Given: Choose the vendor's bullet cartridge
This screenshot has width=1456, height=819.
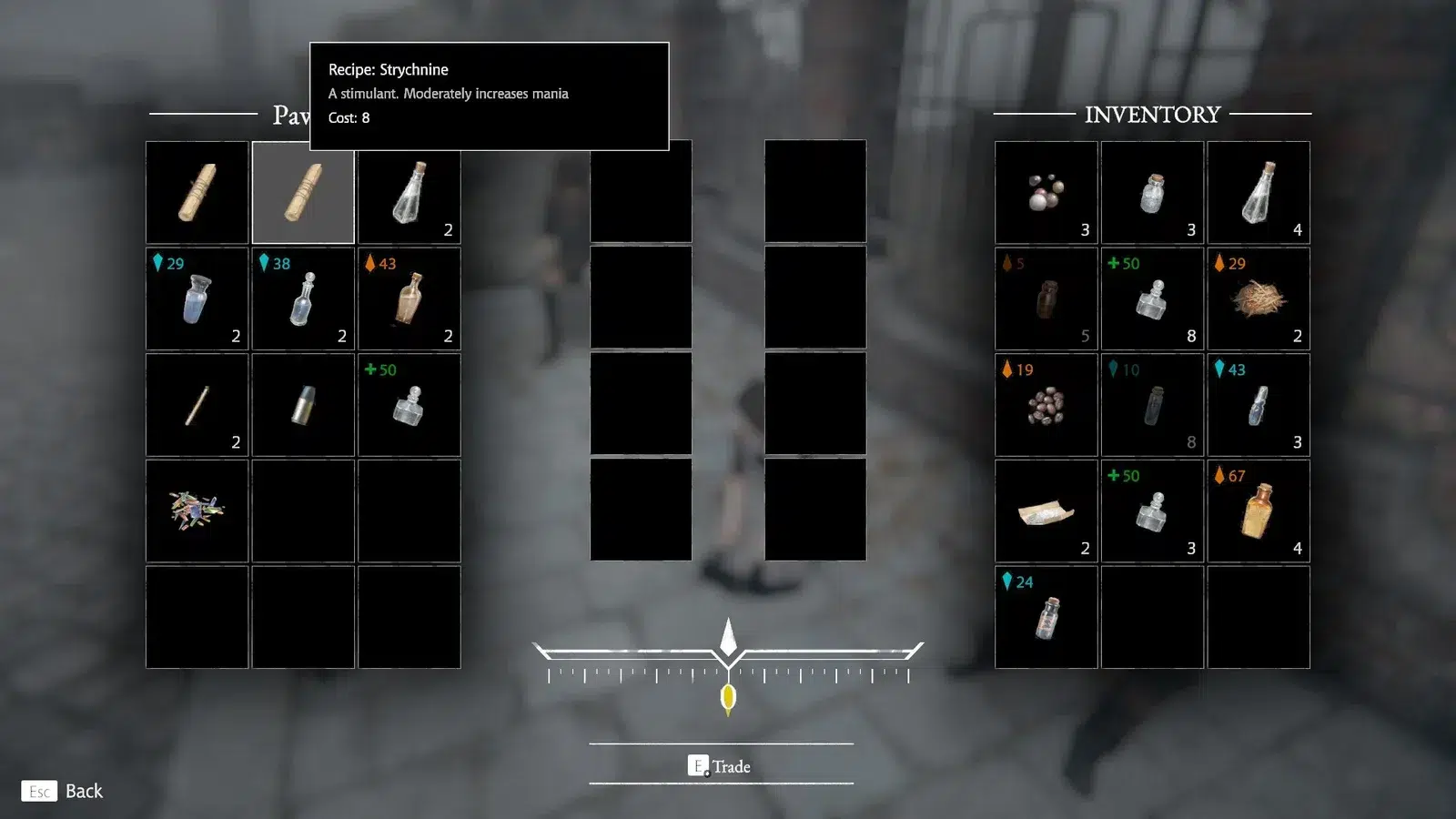Looking at the screenshot, I should click(303, 405).
